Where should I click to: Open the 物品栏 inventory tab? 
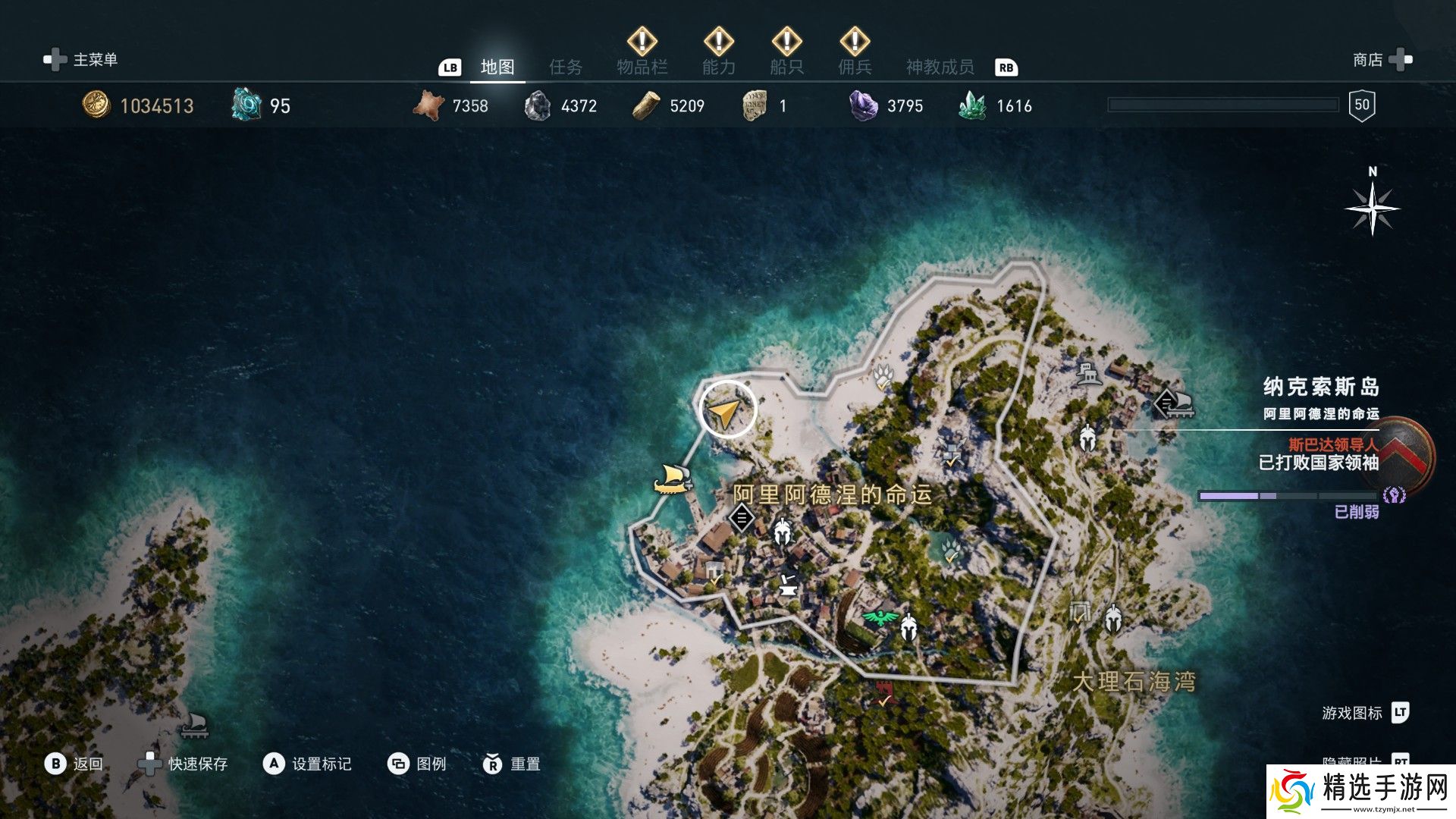(x=642, y=67)
